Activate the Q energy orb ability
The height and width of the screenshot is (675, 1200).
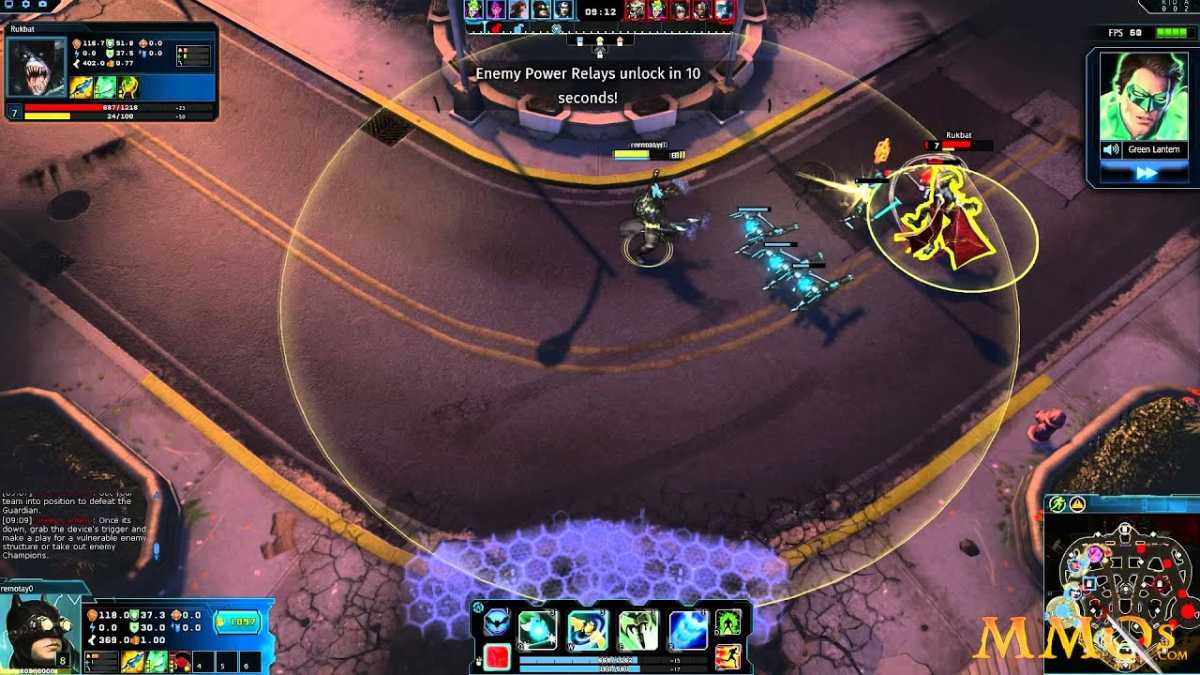538,630
